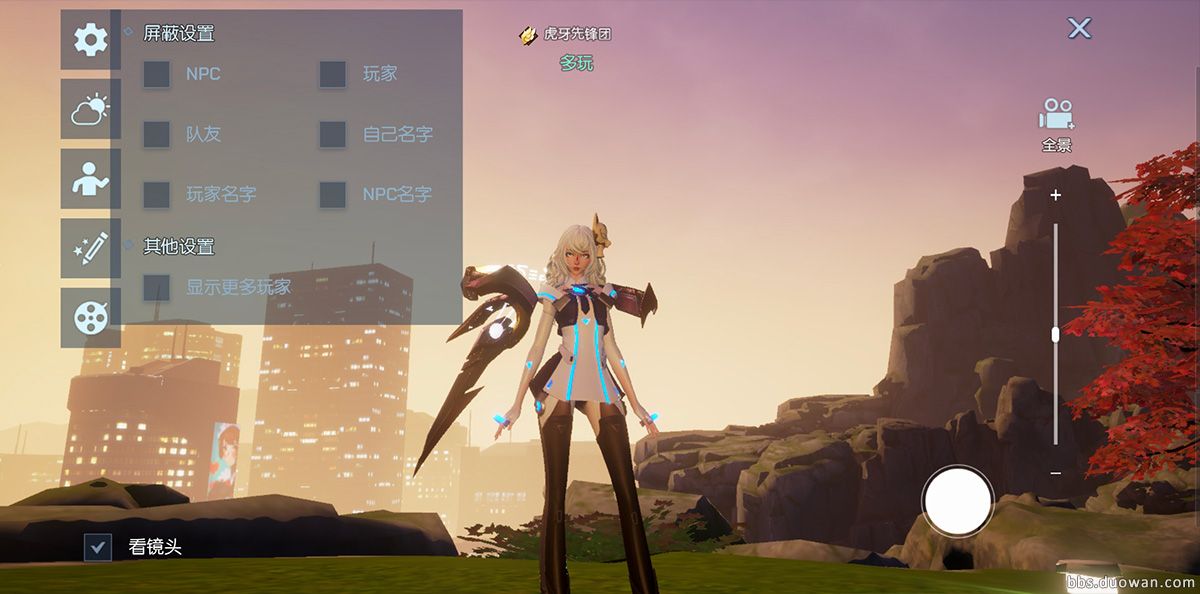Enable 显示更多玩家 option

[156, 287]
